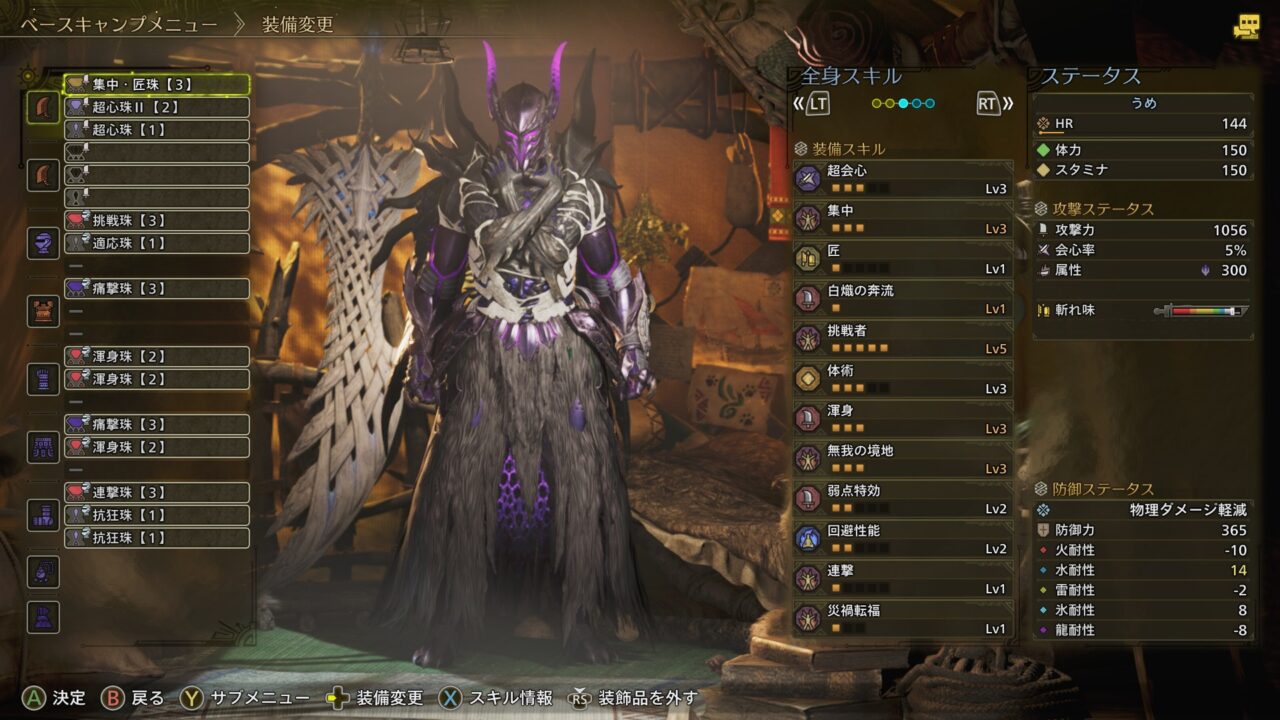Select the leg armor equipment icon

[43, 514]
